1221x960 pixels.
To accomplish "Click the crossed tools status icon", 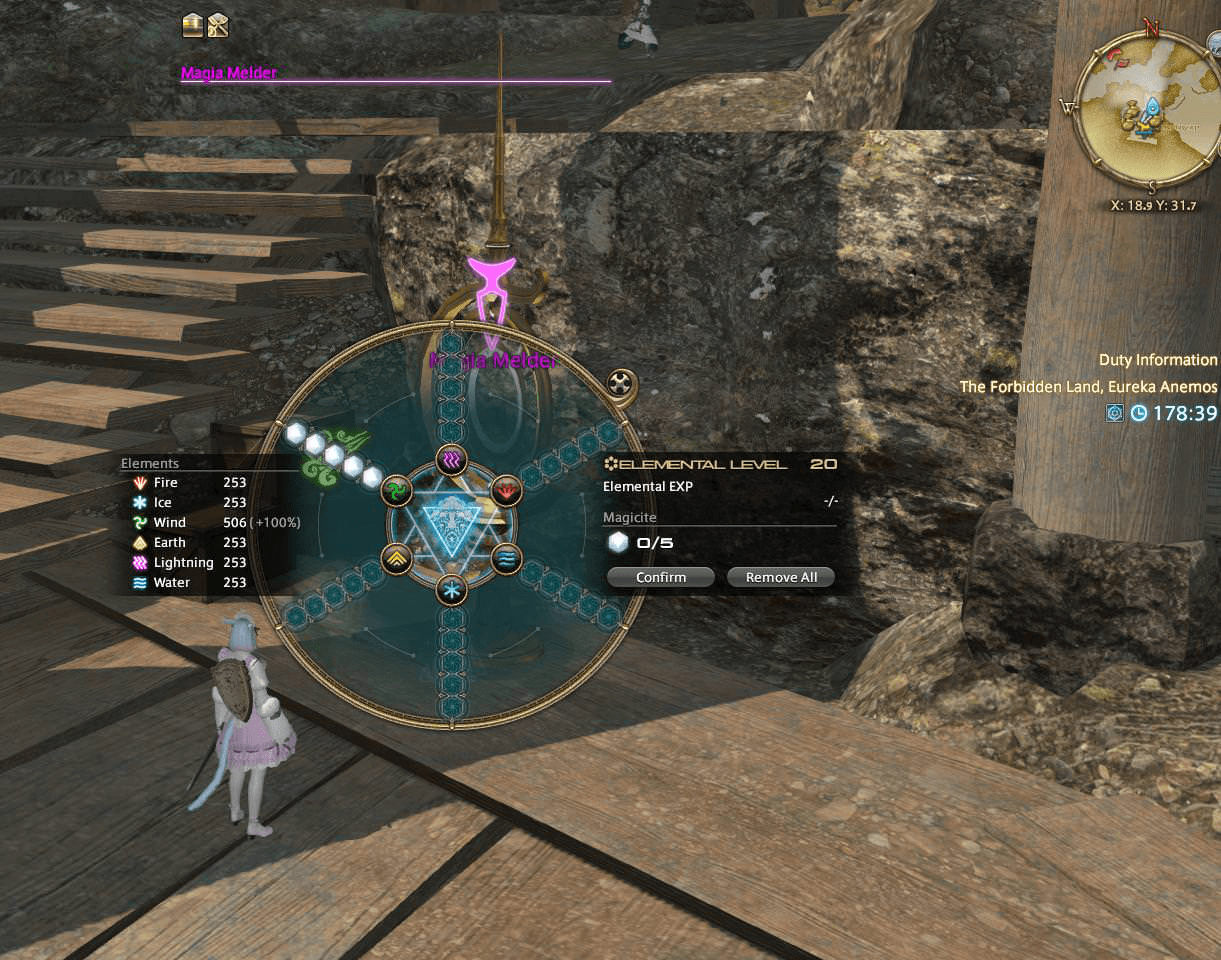I will (x=218, y=26).
